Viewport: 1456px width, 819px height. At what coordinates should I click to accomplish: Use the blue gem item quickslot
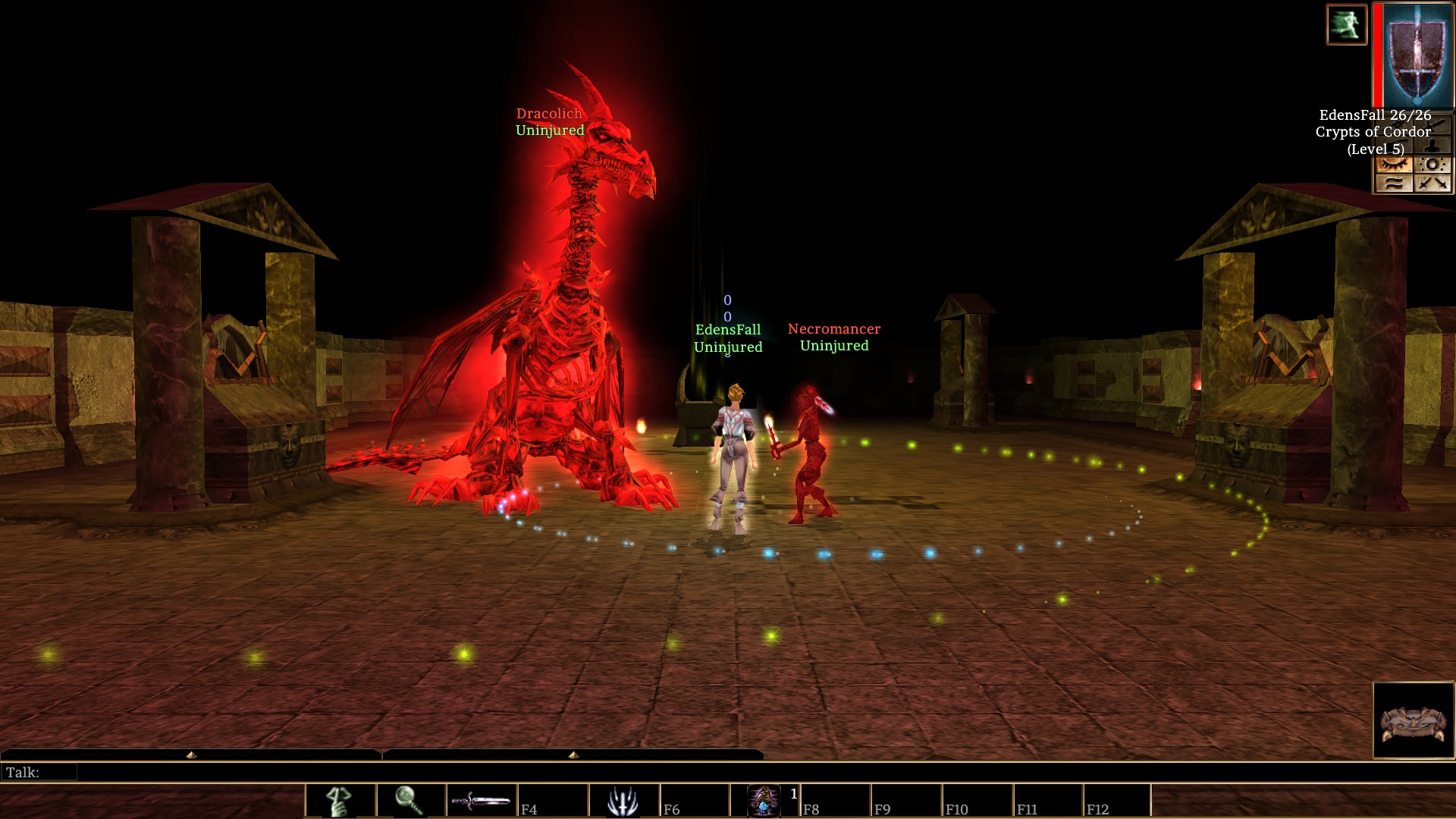764,801
